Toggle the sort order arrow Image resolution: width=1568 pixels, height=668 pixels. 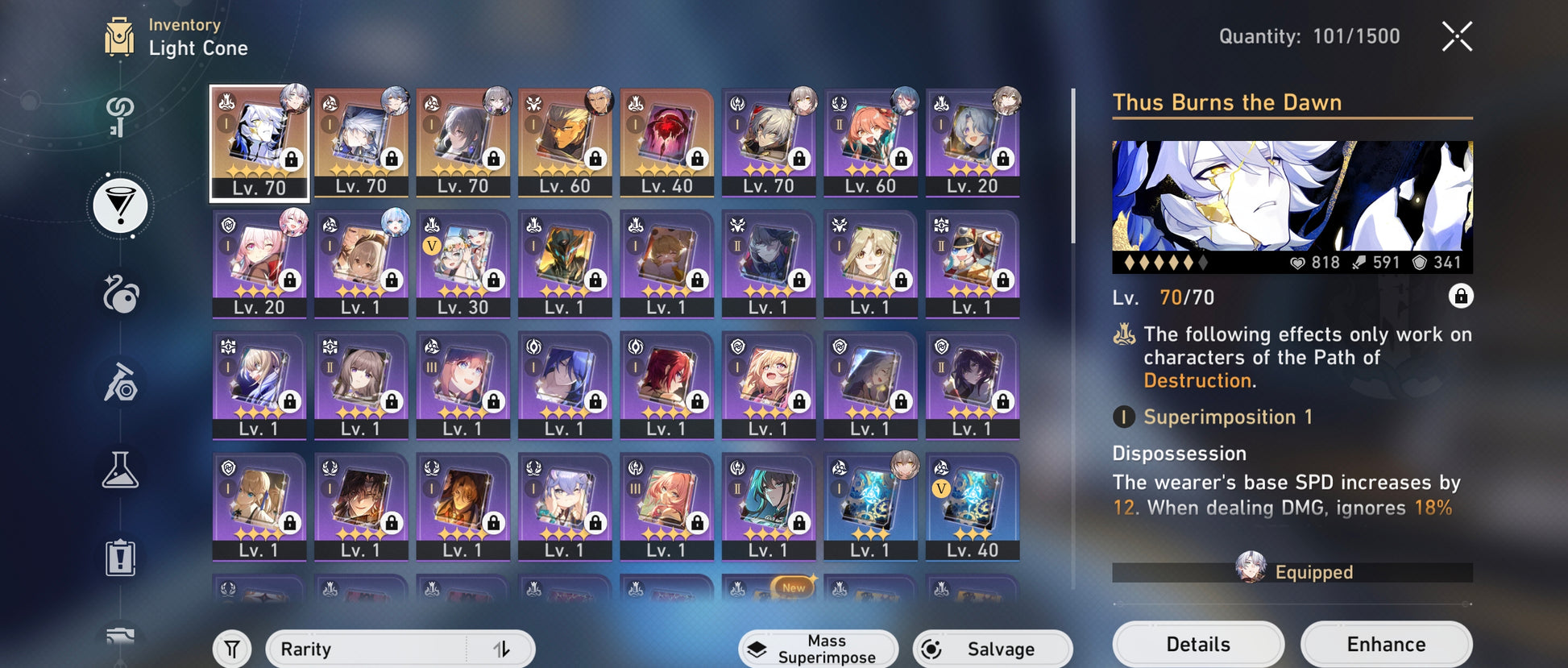pos(501,649)
